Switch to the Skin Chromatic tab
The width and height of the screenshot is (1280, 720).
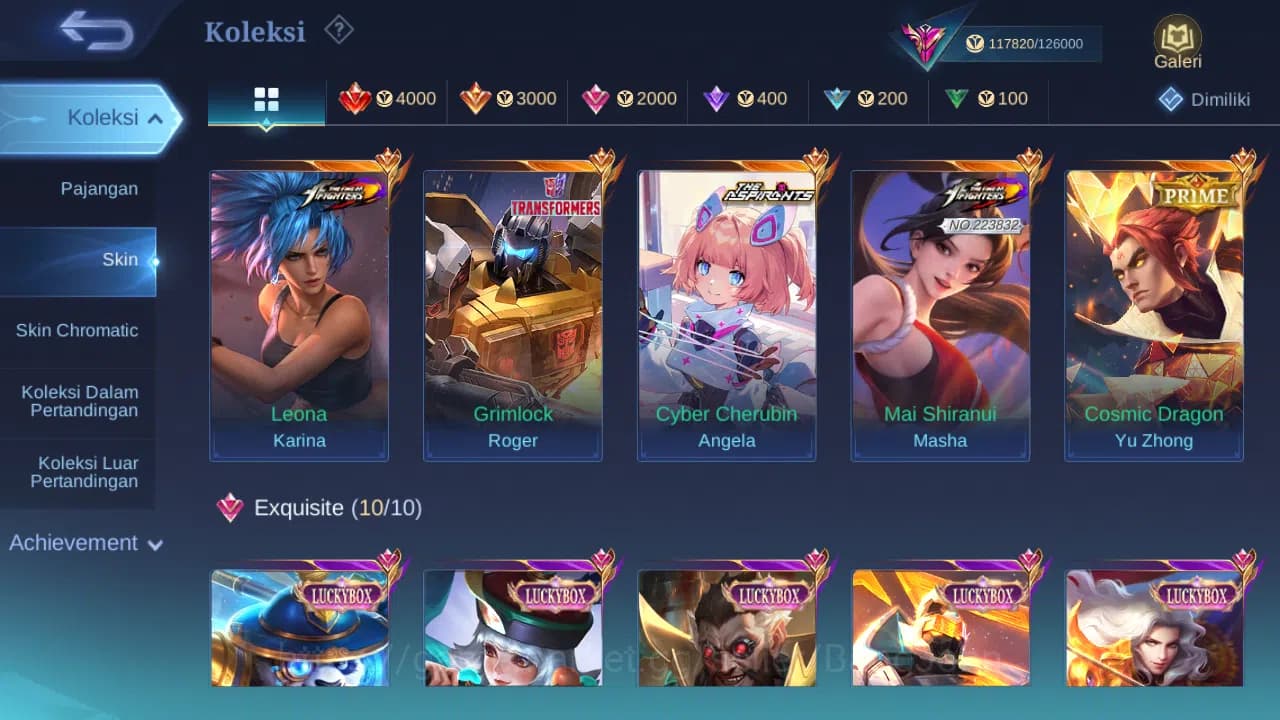click(79, 330)
